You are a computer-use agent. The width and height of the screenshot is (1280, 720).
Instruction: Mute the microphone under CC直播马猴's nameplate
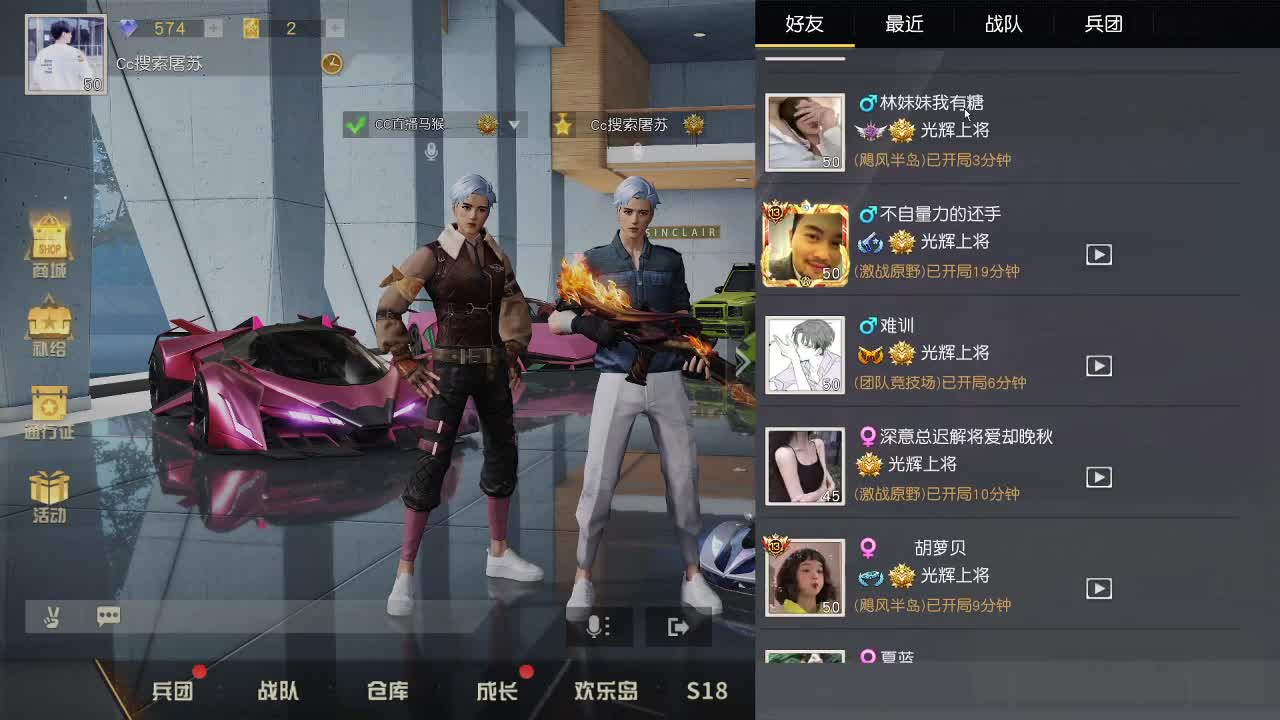[428, 152]
